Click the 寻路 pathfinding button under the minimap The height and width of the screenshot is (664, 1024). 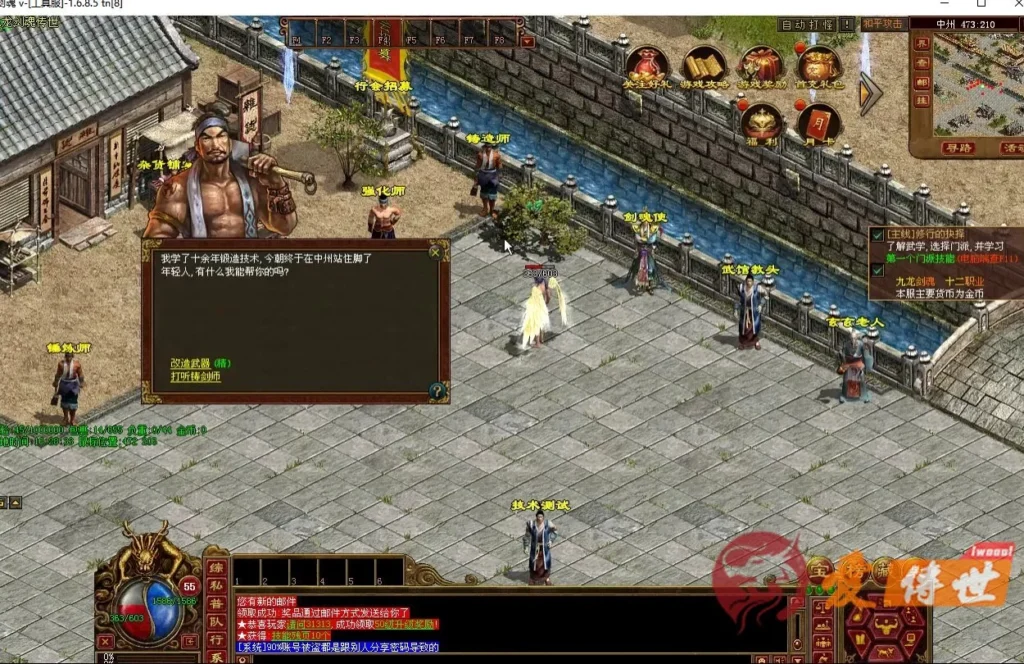tap(956, 147)
